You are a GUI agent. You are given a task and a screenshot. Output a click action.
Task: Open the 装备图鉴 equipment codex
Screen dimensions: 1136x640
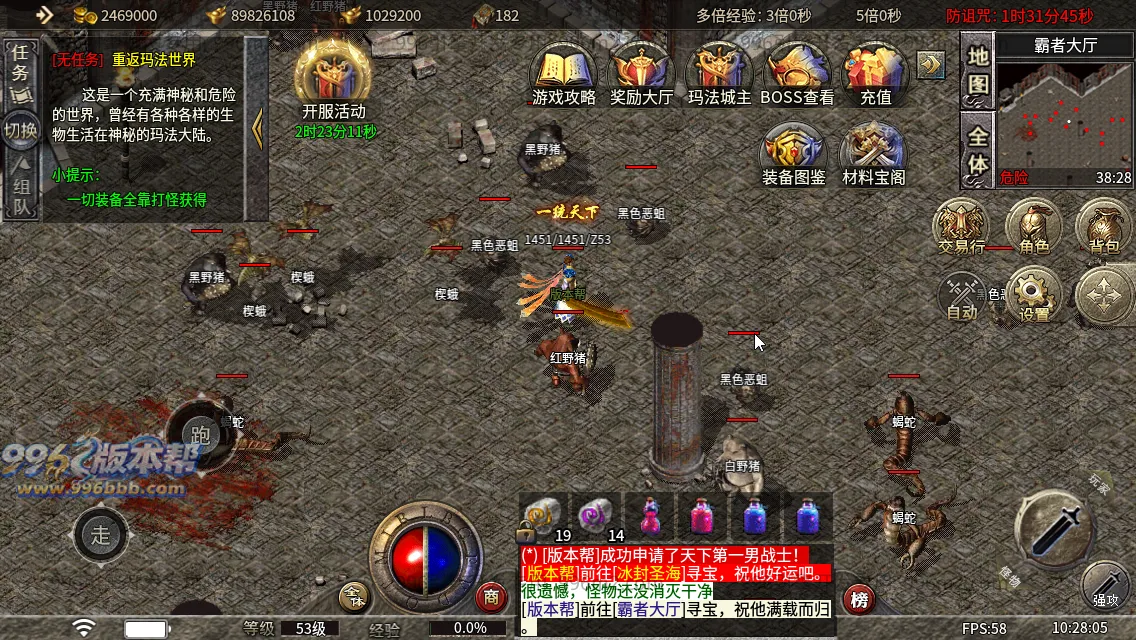794,155
